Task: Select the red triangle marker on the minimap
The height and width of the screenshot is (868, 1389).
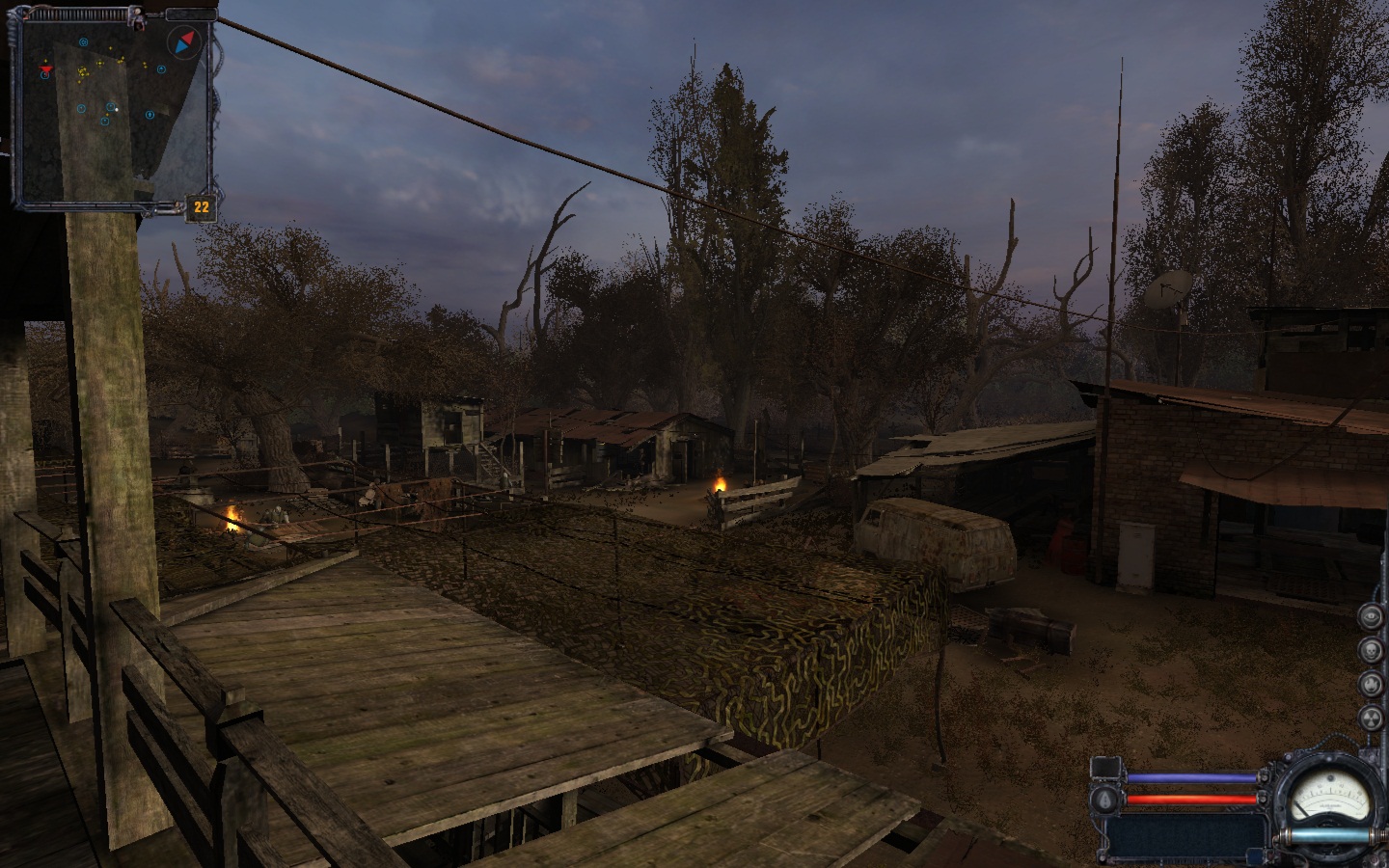Action: tap(45, 69)
